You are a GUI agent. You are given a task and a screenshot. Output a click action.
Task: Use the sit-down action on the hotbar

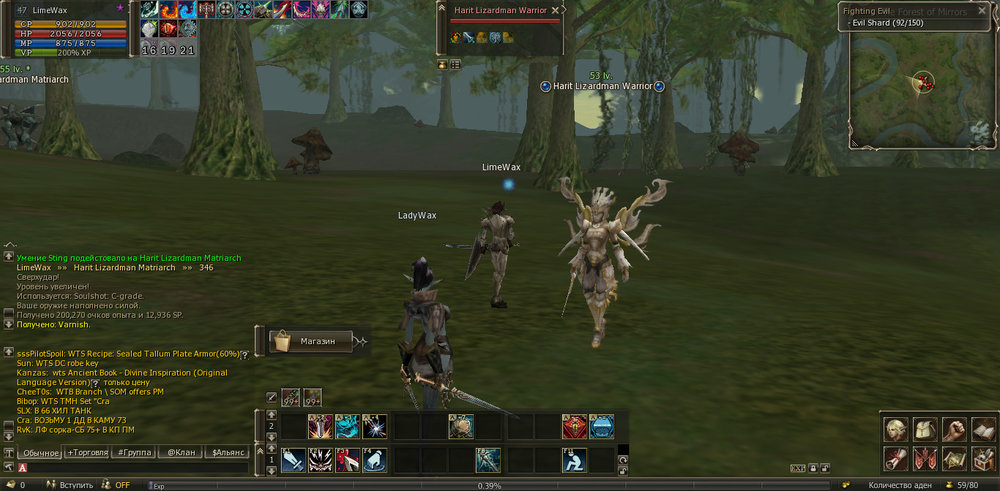click(574, 460)
